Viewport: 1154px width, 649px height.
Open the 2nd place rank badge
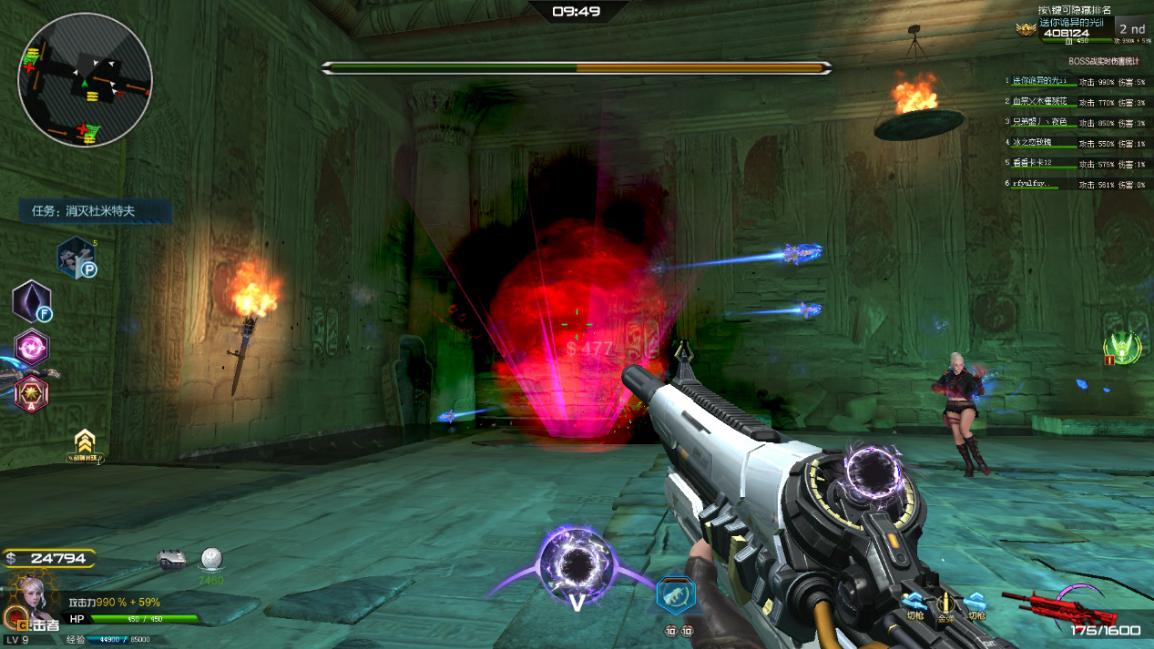pos(1132,29)
